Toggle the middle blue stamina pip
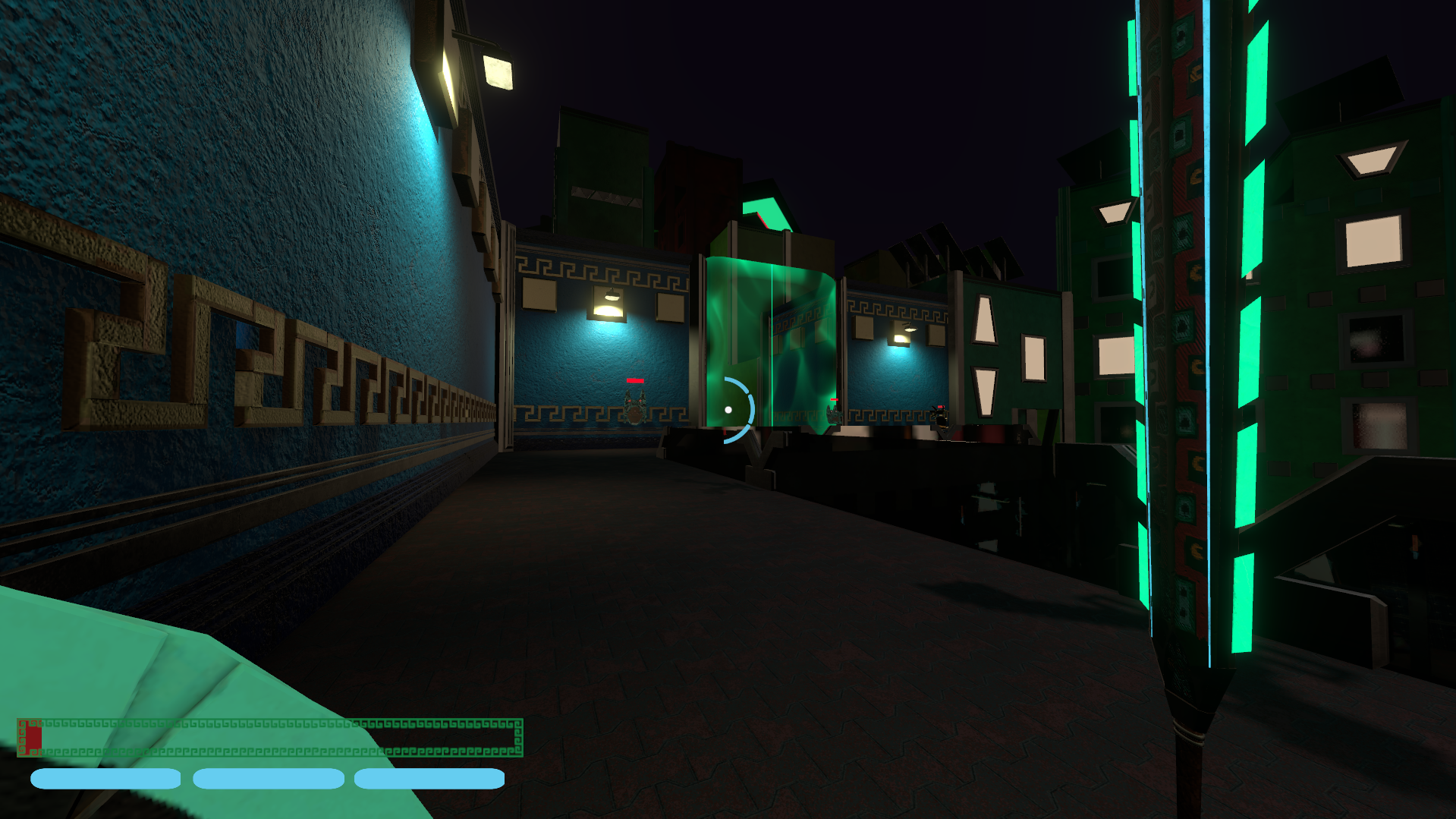Image resolution: width=1456 pixels, height=819 pixels. pyautogui.click(x=268, y=778)
